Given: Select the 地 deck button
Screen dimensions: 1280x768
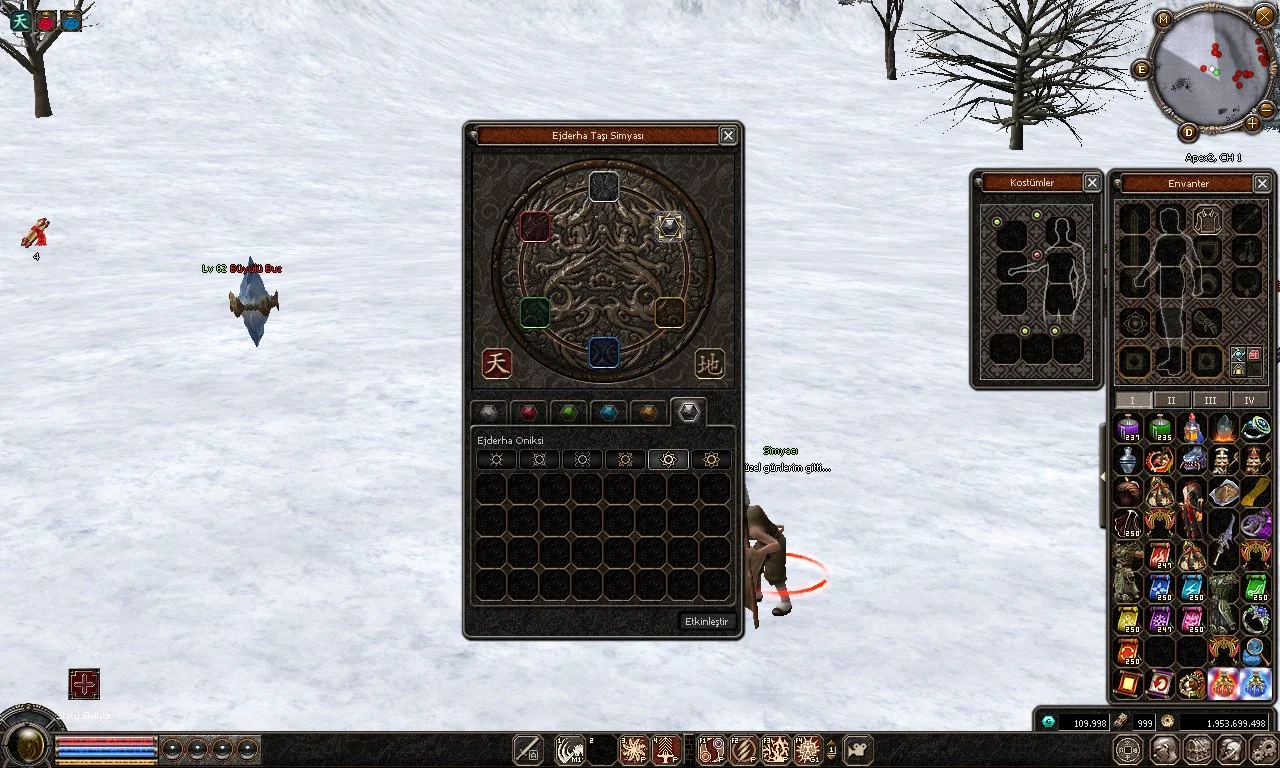Looking at the screenshot, I should coord(710,362).
